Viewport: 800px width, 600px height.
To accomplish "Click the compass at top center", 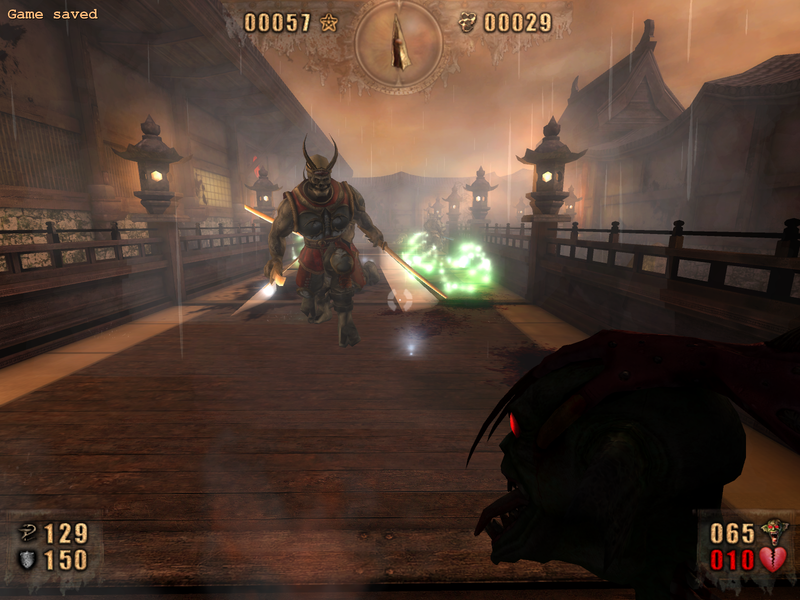I will 400,42.
